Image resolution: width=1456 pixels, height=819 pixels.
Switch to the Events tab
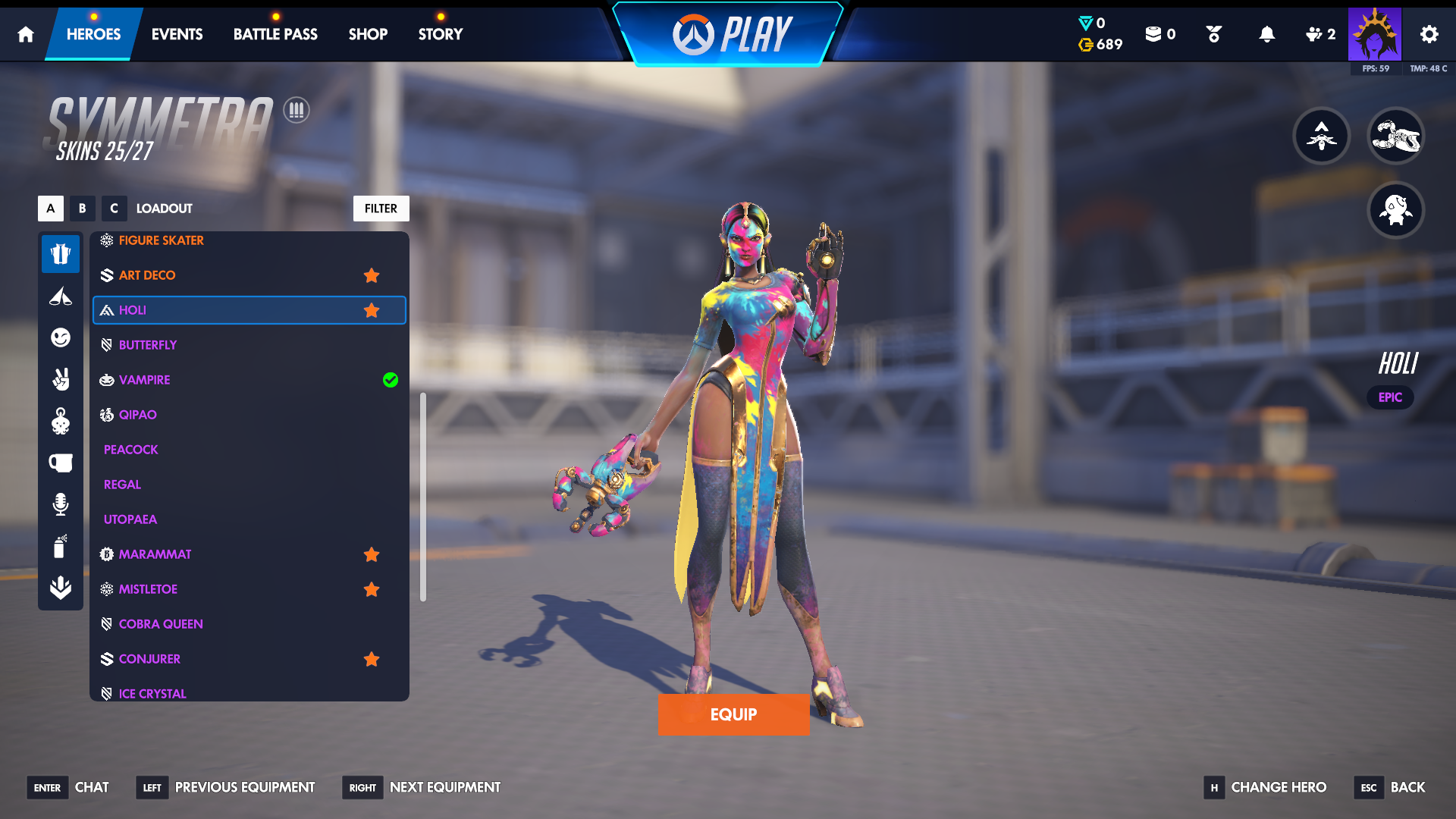tap(177, 34)
